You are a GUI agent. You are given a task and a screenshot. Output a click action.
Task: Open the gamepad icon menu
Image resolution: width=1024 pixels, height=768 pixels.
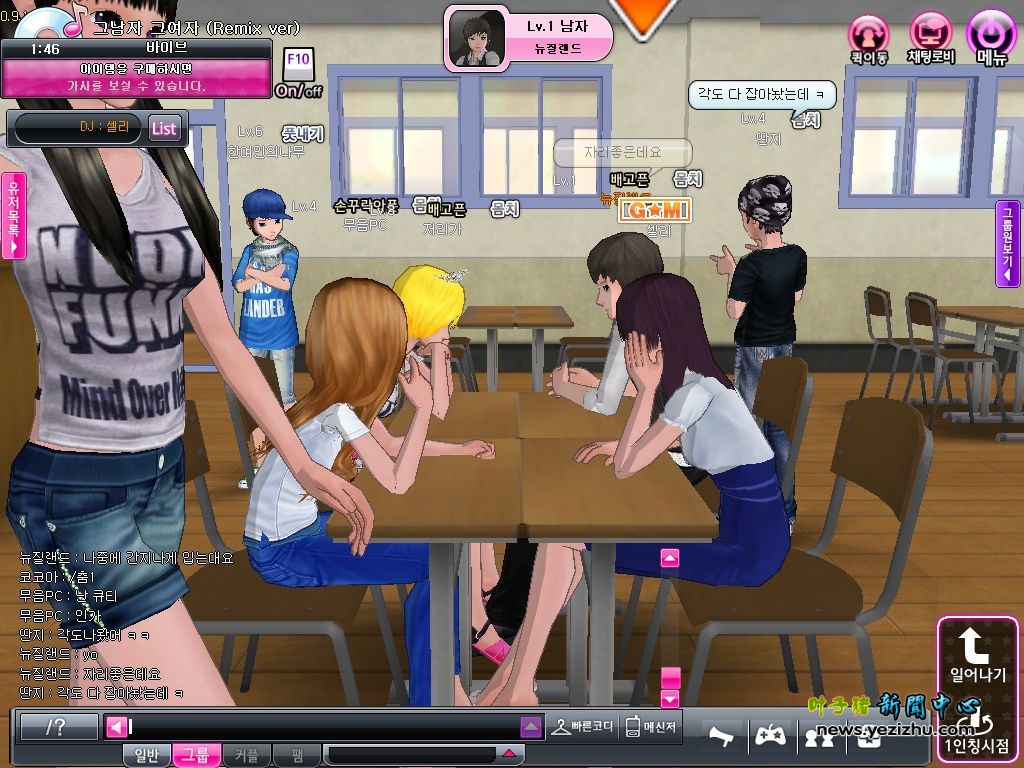[x=768, y=736]
